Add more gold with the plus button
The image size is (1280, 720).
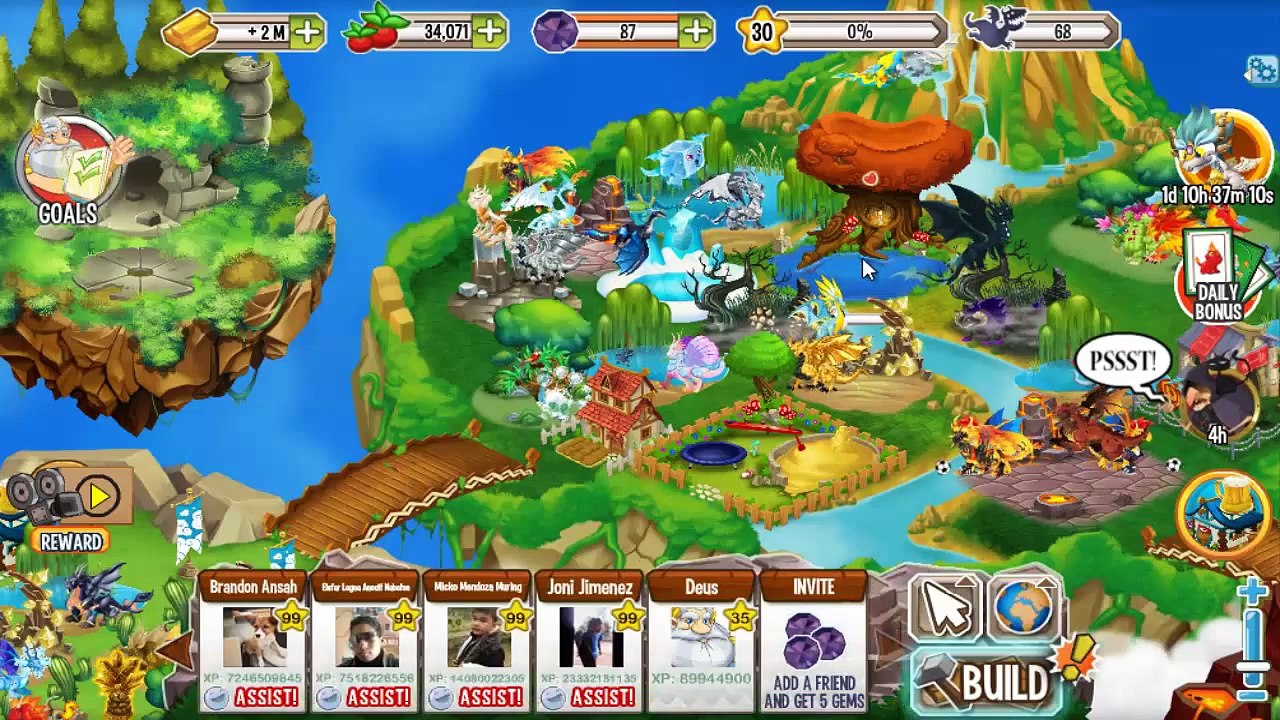point(307,33)
